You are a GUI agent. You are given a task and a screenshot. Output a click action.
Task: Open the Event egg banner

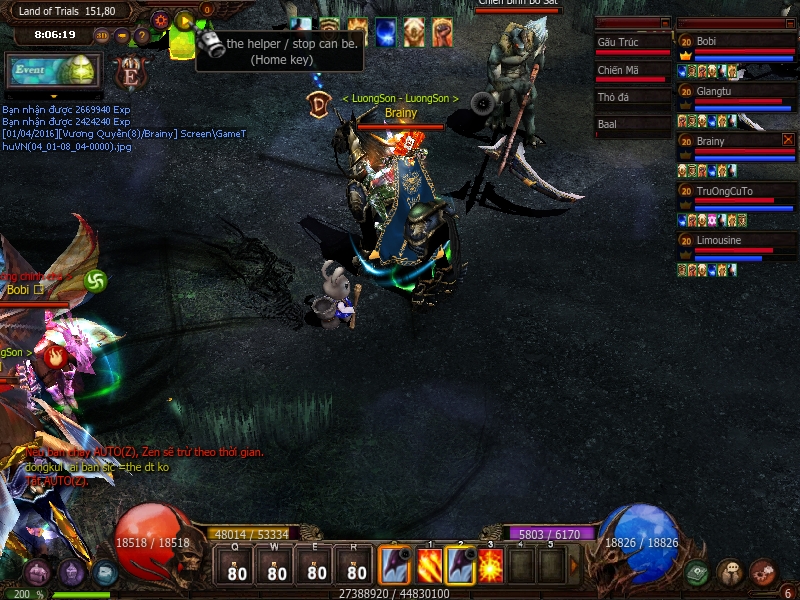coord(54,71)
